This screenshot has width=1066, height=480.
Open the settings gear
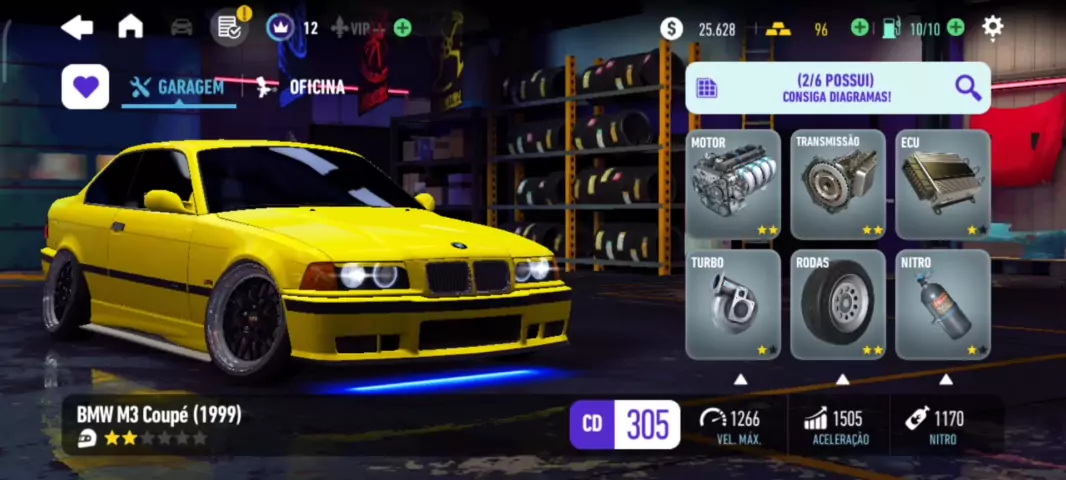click(x=992, y=27)
